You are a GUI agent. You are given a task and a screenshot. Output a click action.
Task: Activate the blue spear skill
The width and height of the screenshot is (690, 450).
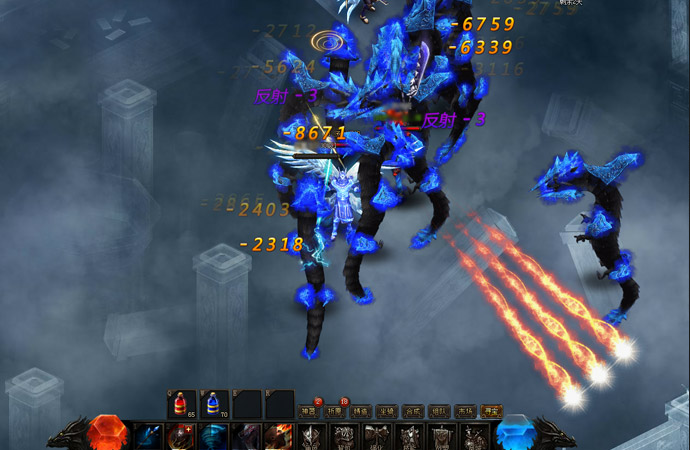tap(149, 437)
